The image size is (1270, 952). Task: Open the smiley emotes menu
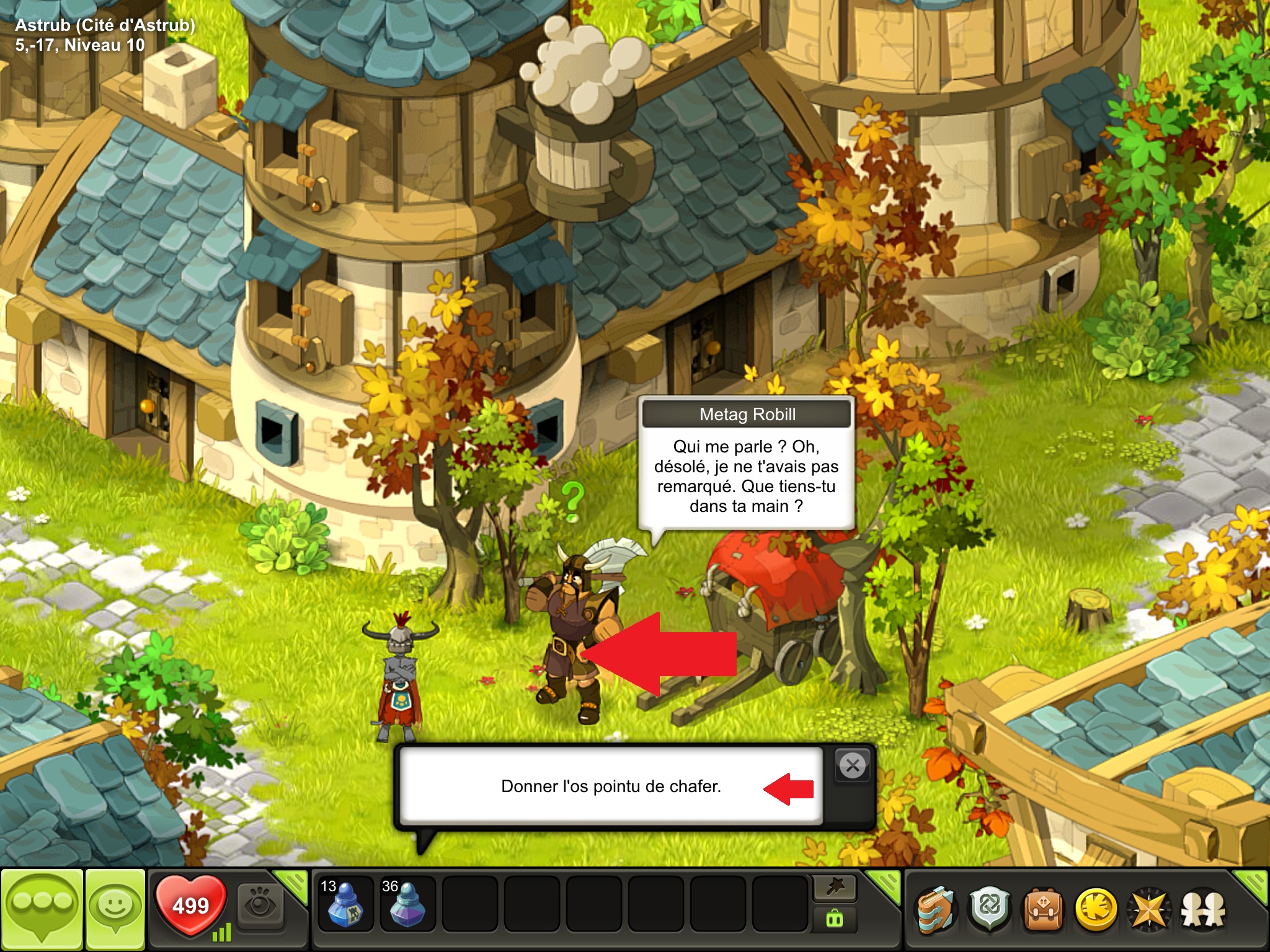tap(115, 908)
